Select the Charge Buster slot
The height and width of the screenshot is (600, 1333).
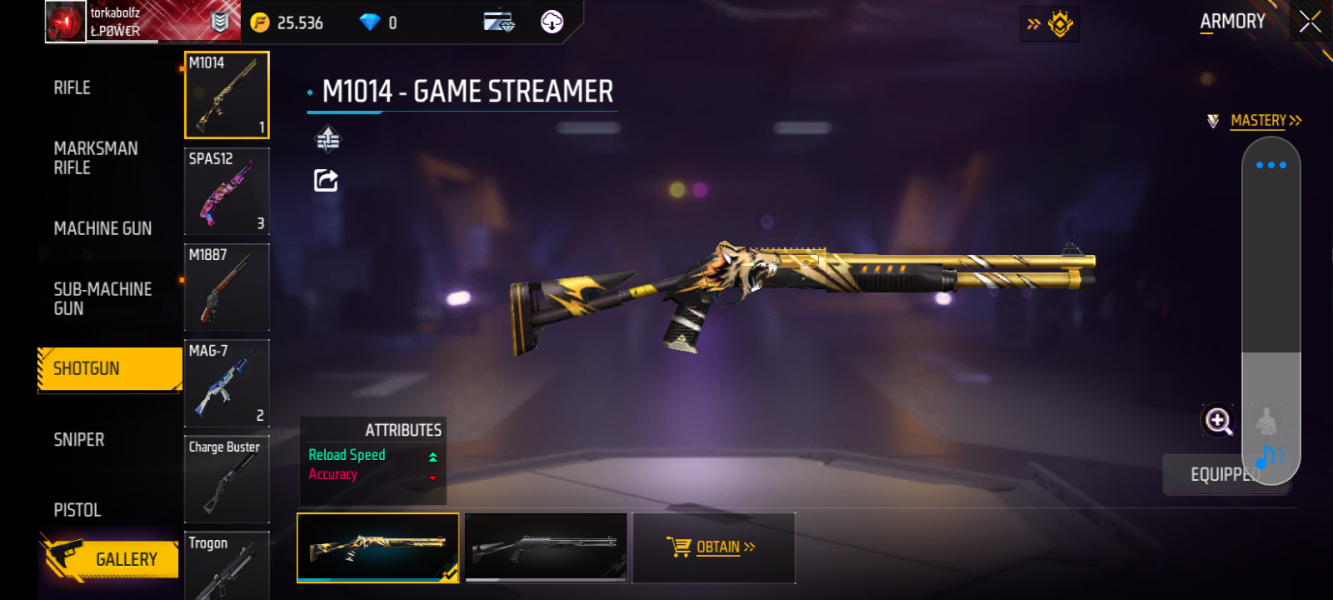click(227, 479)
